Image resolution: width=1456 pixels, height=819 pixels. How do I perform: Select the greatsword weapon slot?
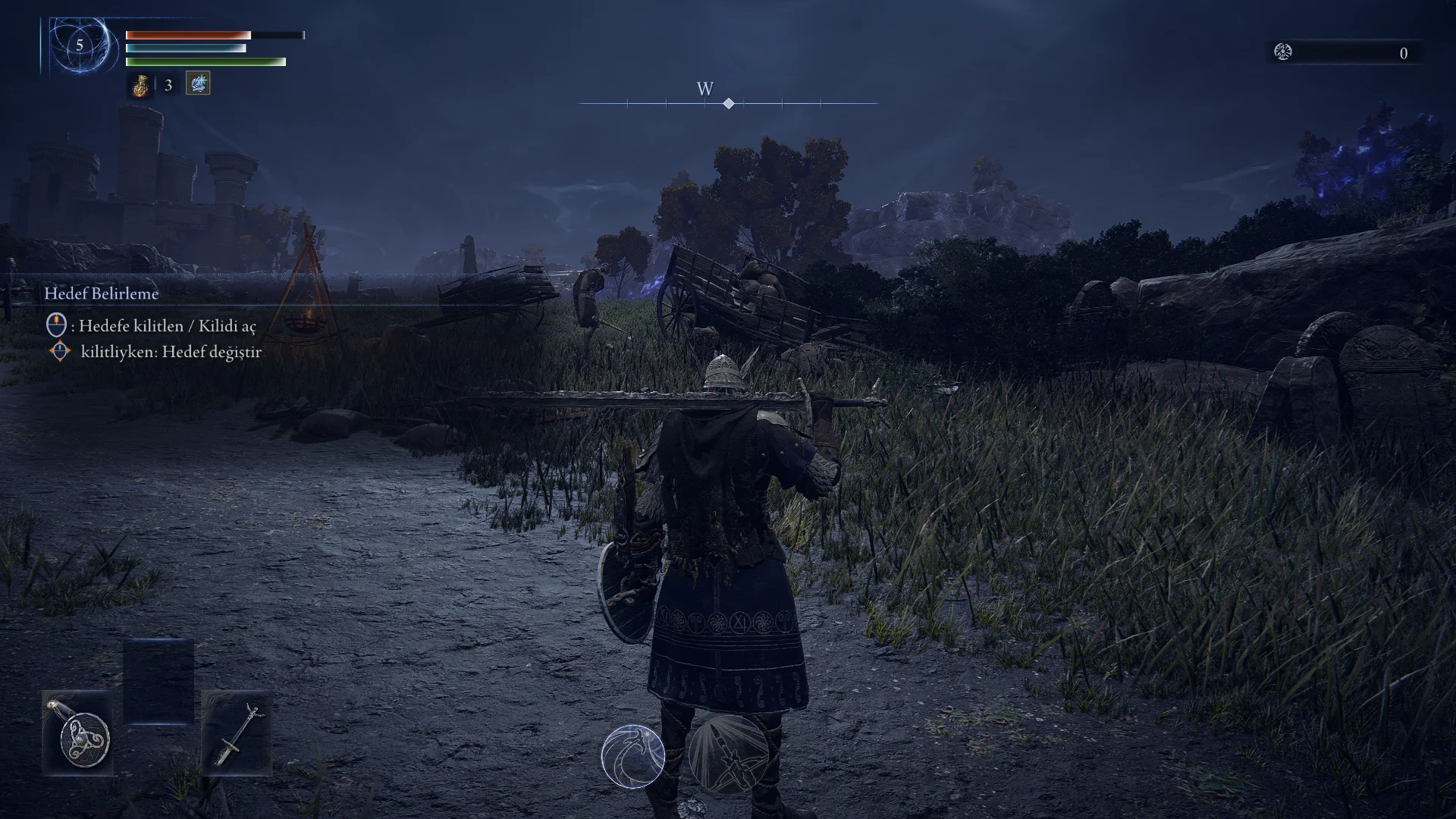[237, 733]
